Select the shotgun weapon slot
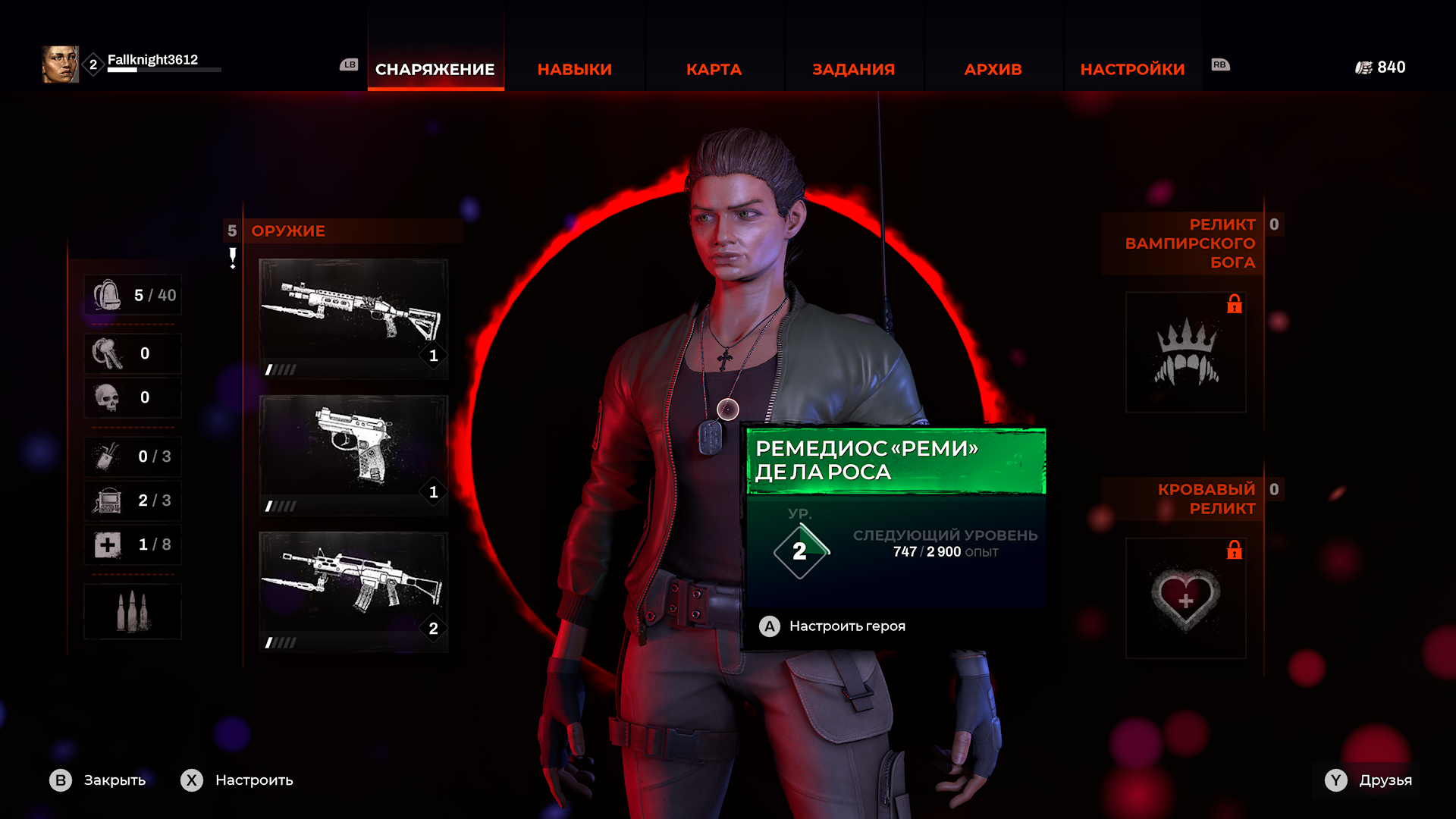 [x=353, y=318]
